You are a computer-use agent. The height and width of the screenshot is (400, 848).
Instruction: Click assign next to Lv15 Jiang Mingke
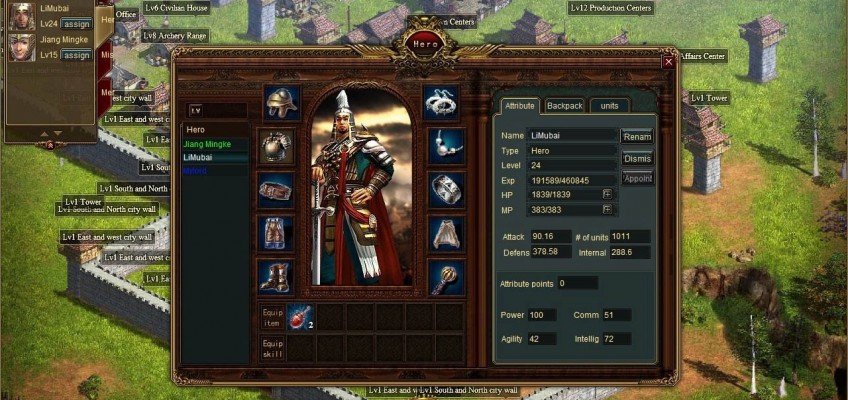click(x=76, y=55)
